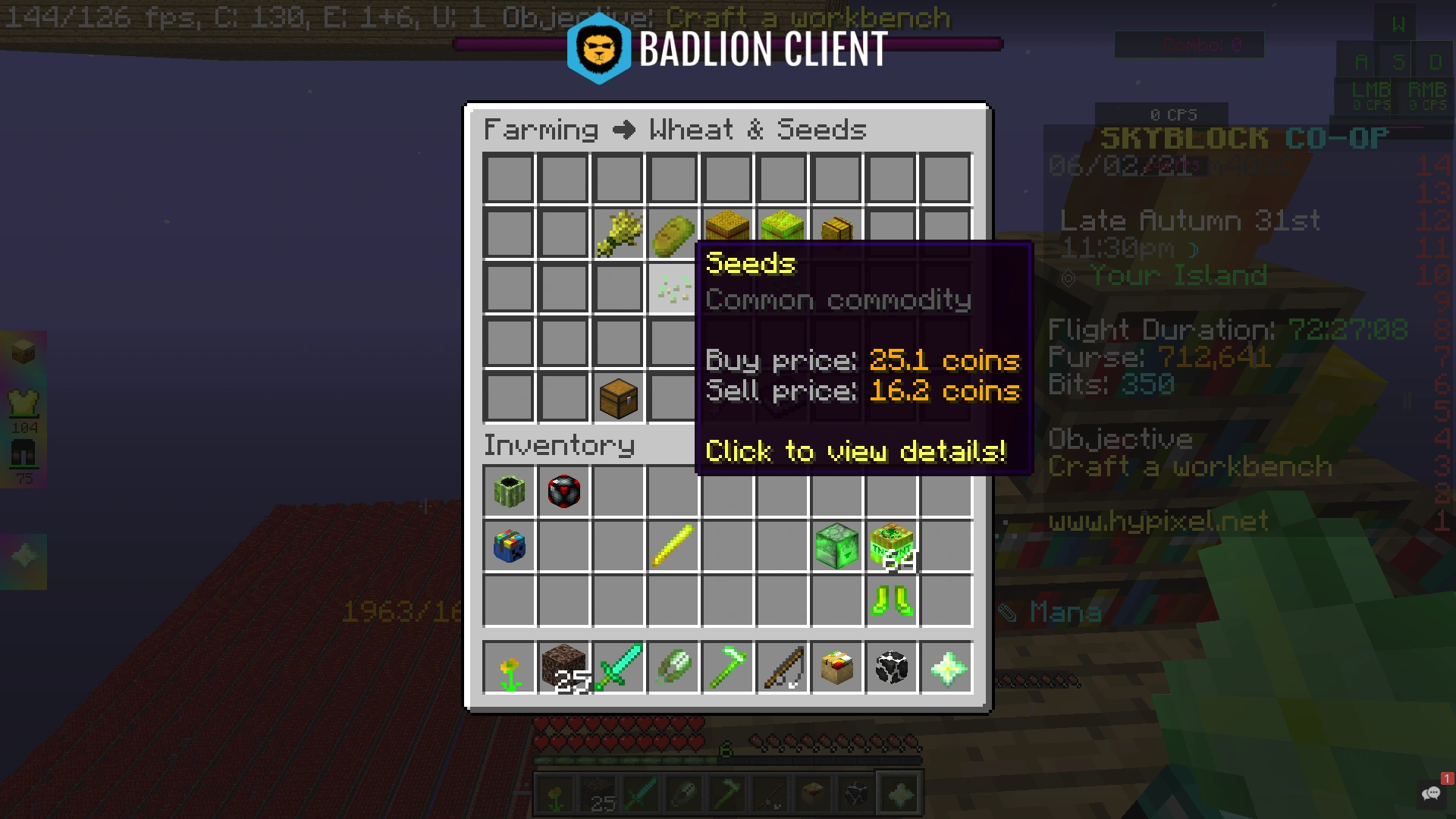Open the chest to go back
Screen dimensions: 1456x819
pyautogui.click(x=618, y=397)
